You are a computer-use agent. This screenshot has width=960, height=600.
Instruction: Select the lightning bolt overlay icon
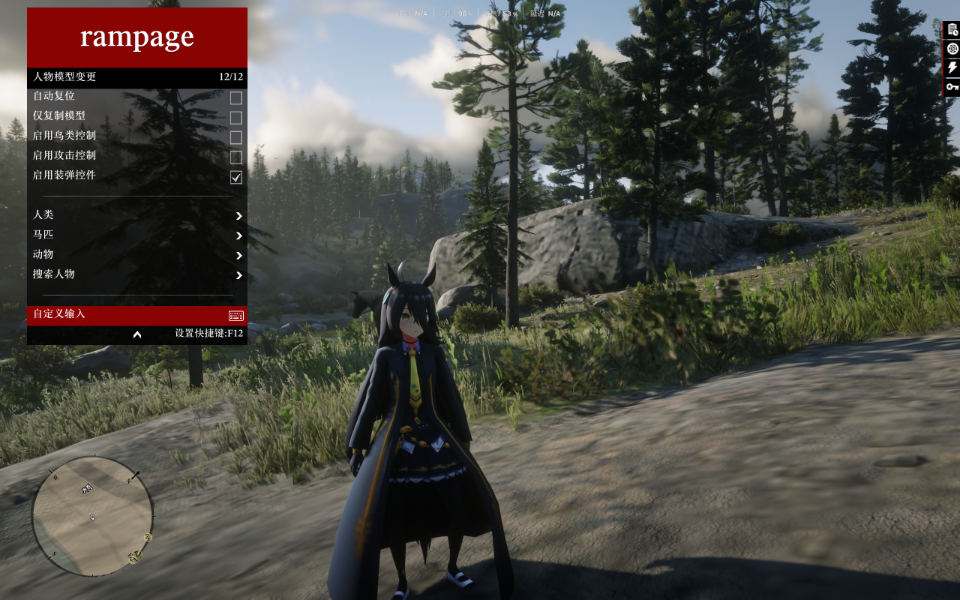point(952,68)
